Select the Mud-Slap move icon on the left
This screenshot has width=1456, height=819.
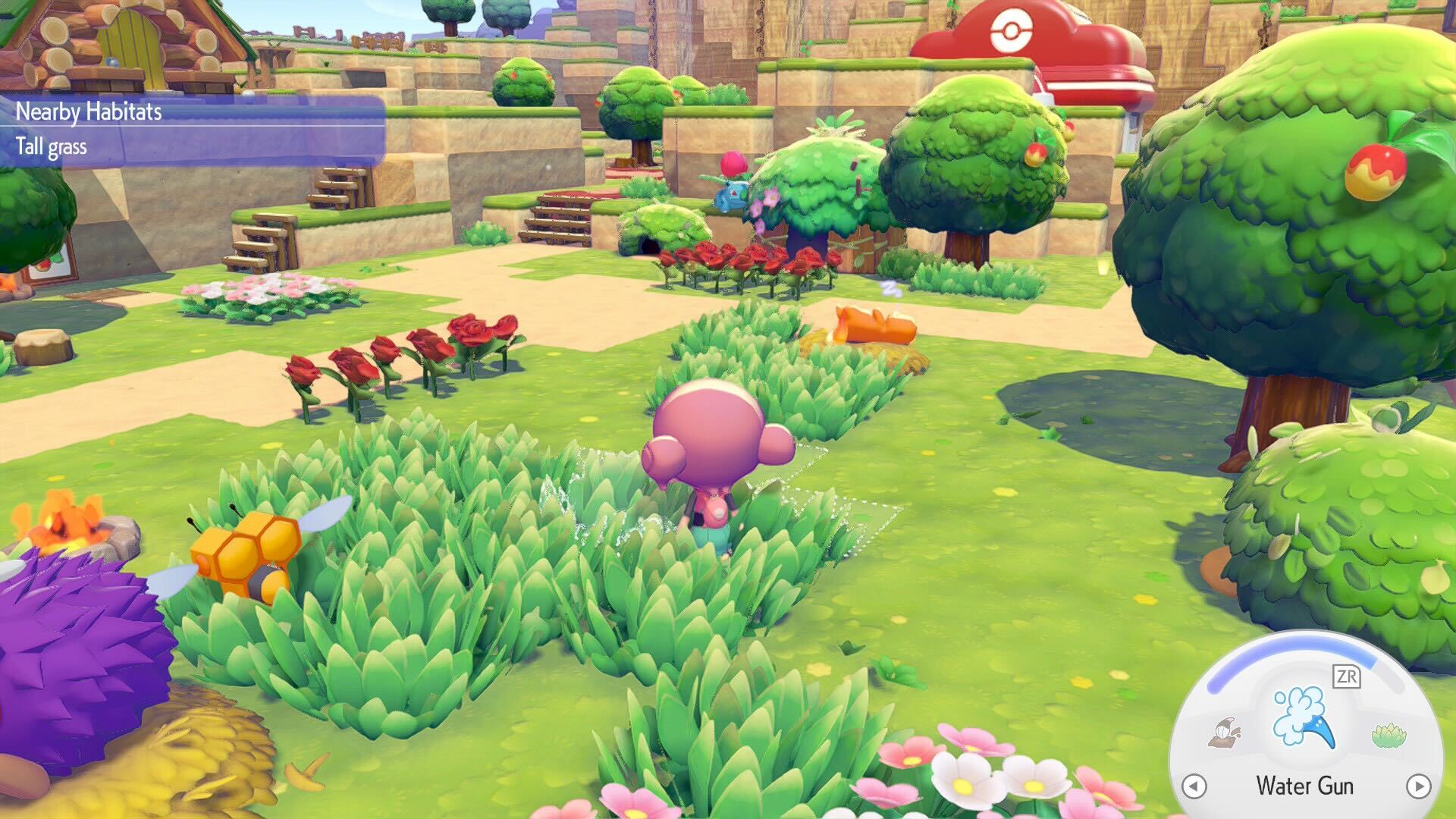1225,732
